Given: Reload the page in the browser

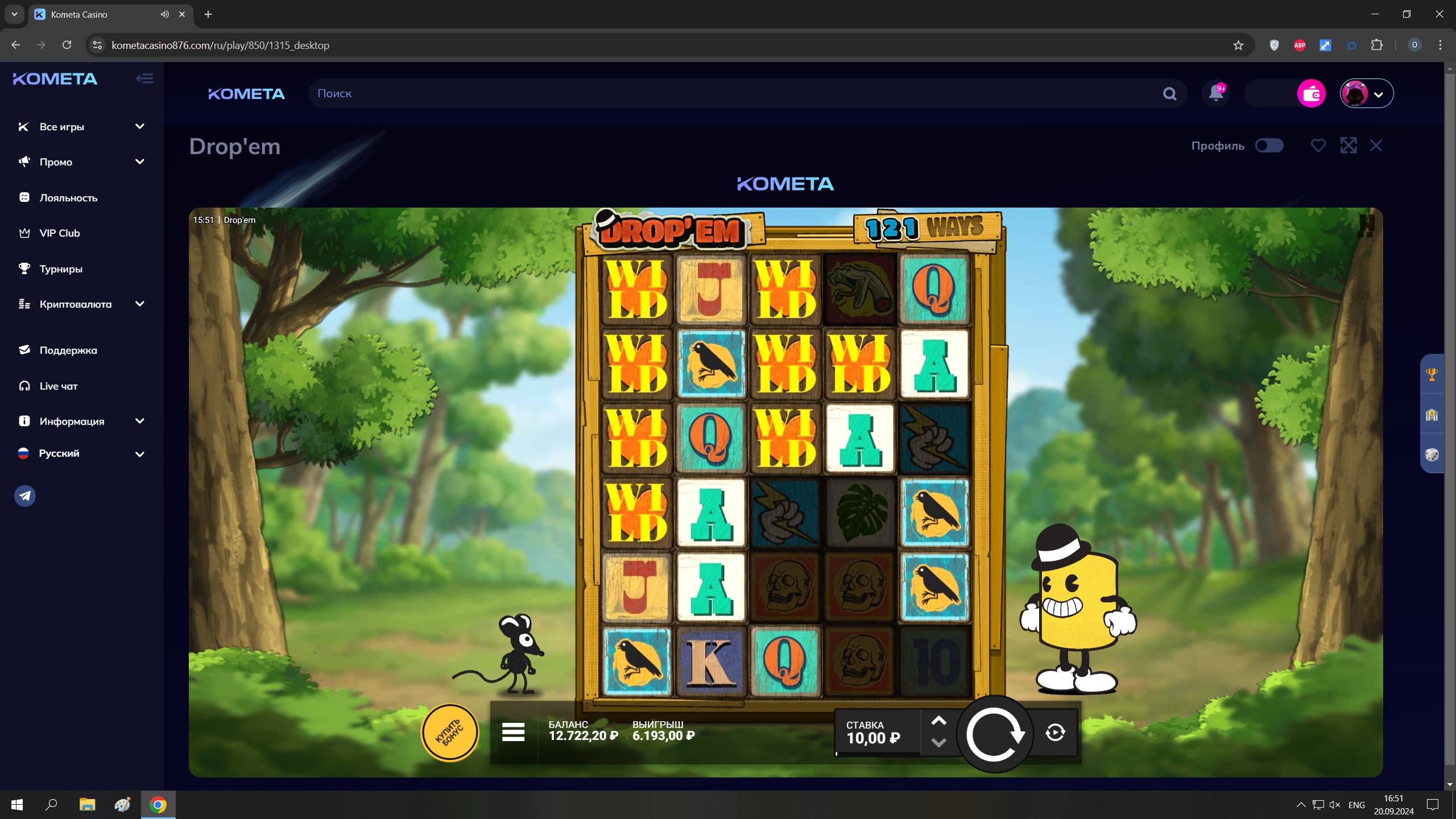Looking at the screenshot, I should (67, 45).
